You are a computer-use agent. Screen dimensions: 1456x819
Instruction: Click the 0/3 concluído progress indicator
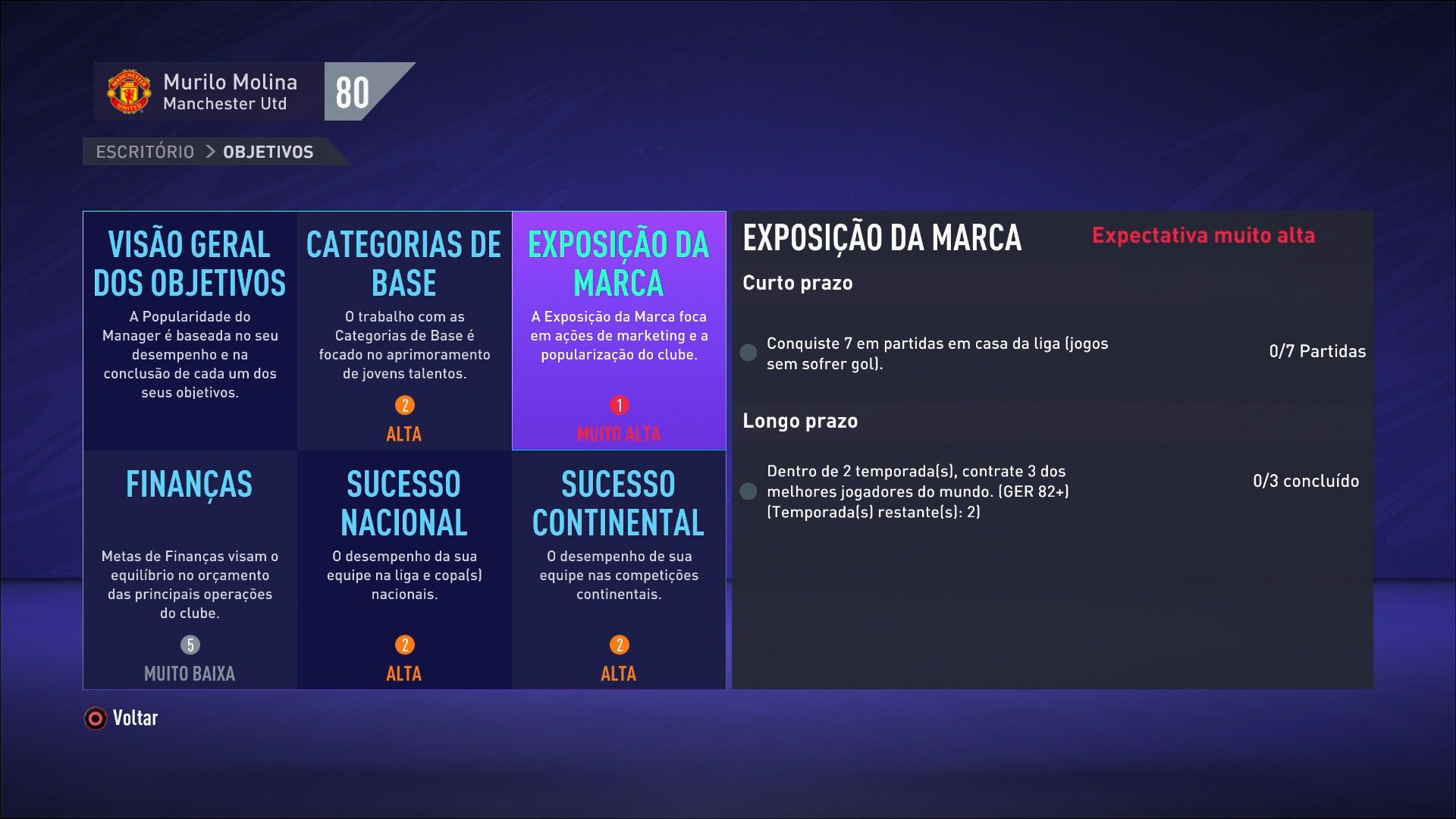point(1305,480)
